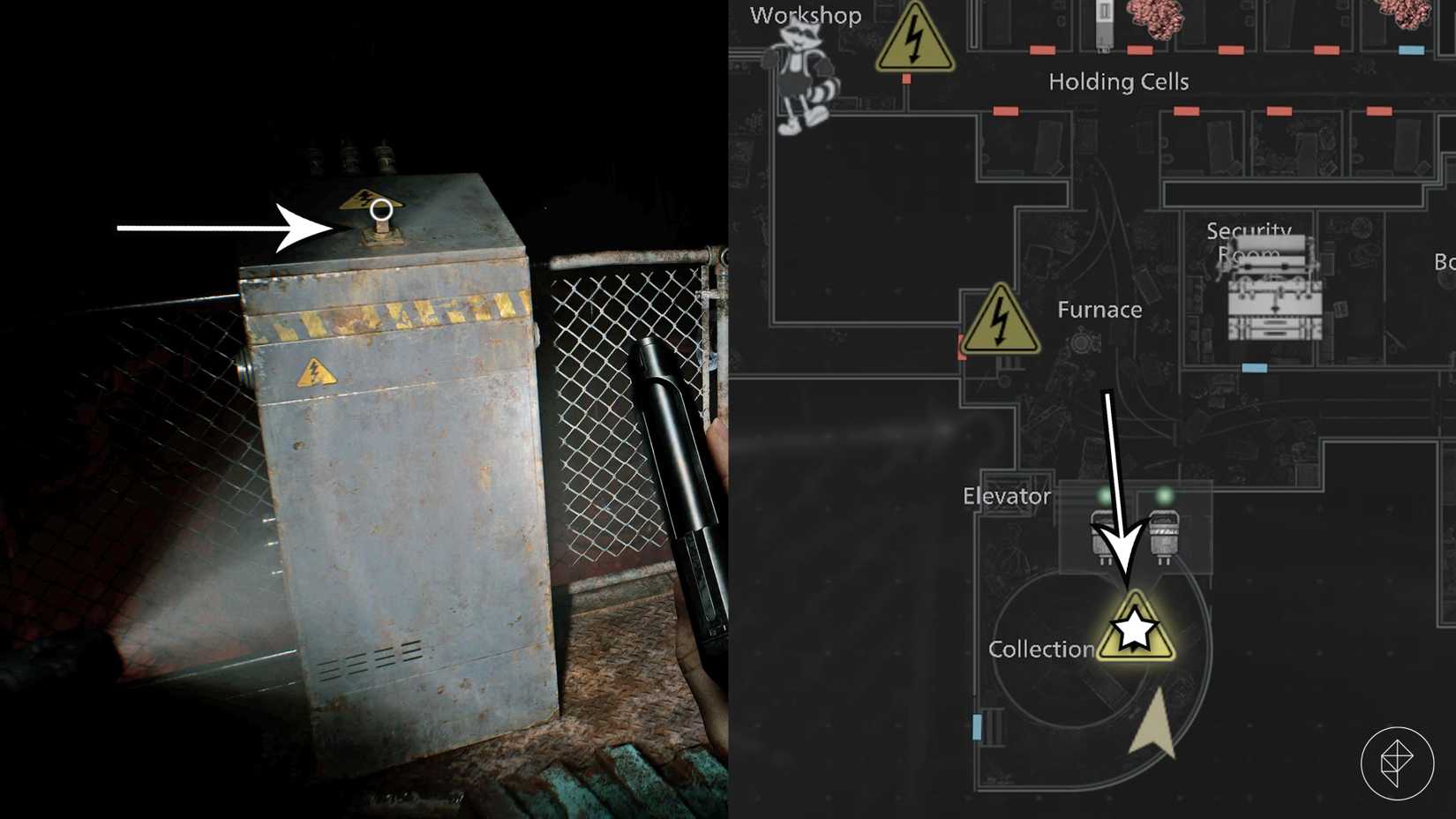
Task: Select the star-marked hazard triangle near Collection
Action: (1134, 630)
